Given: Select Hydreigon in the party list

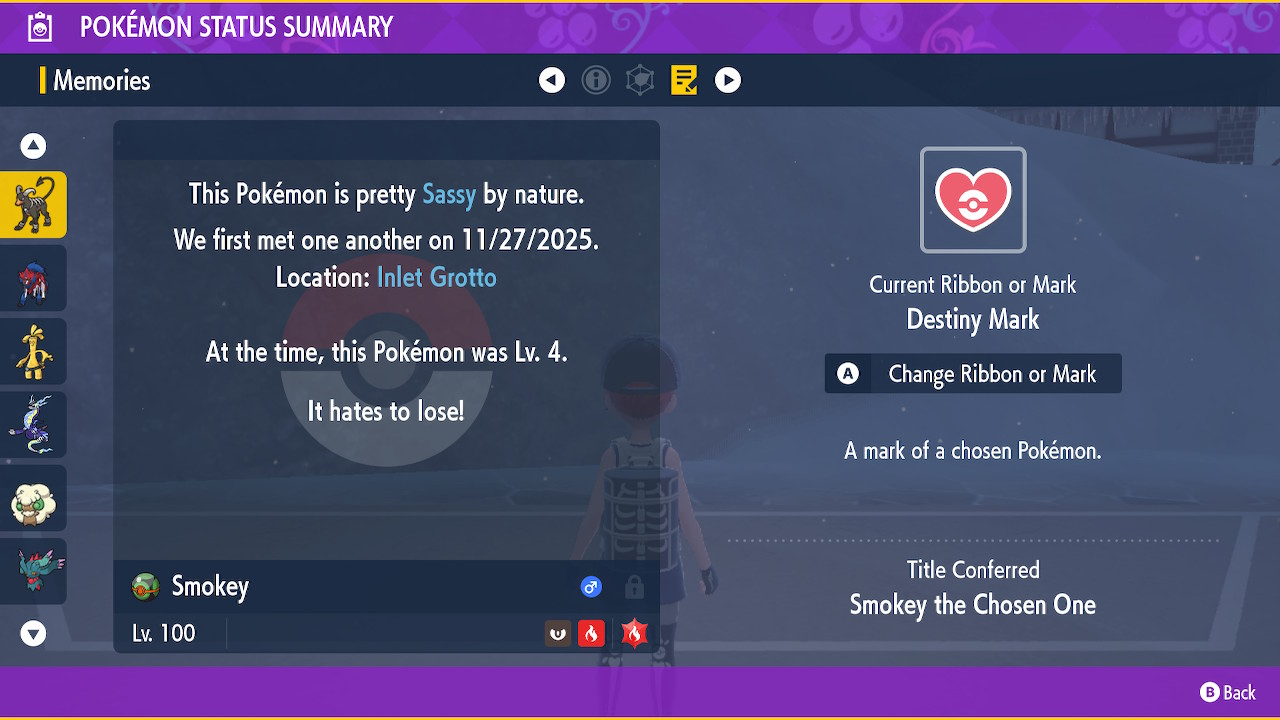Looking at the screenshot, I should 34,571.
